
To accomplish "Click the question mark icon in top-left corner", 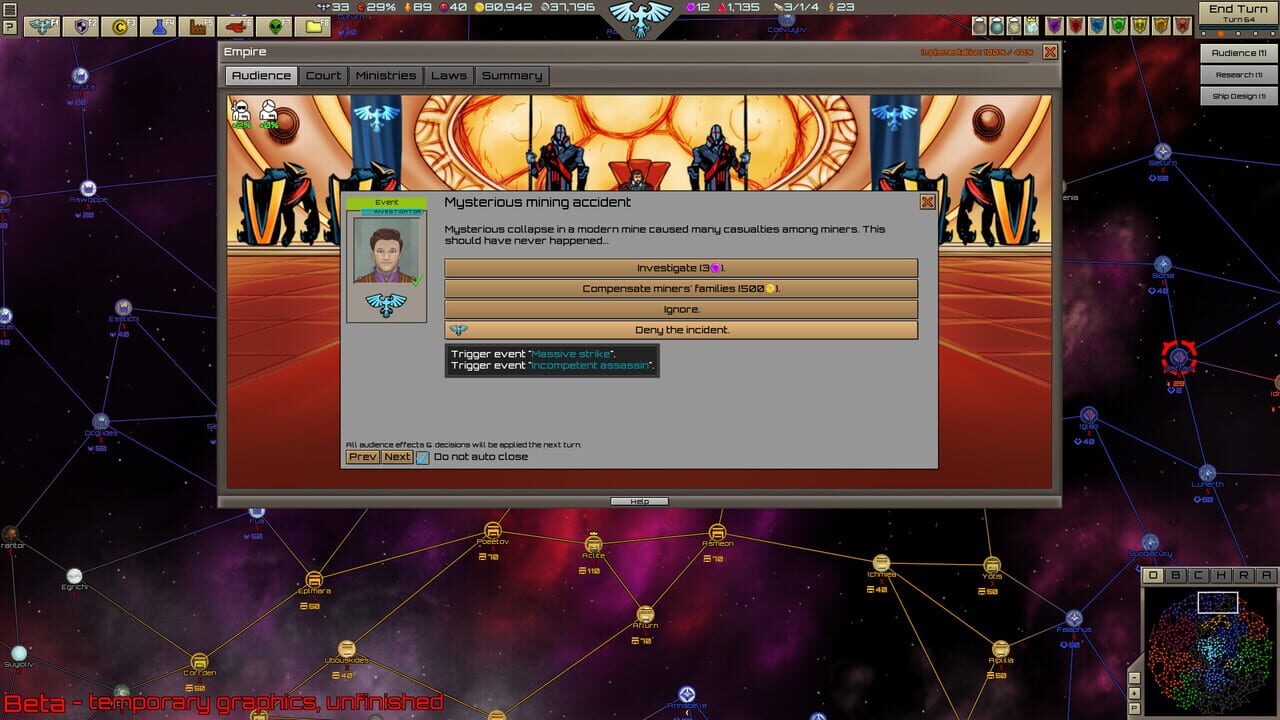I will tap(9, 26).
